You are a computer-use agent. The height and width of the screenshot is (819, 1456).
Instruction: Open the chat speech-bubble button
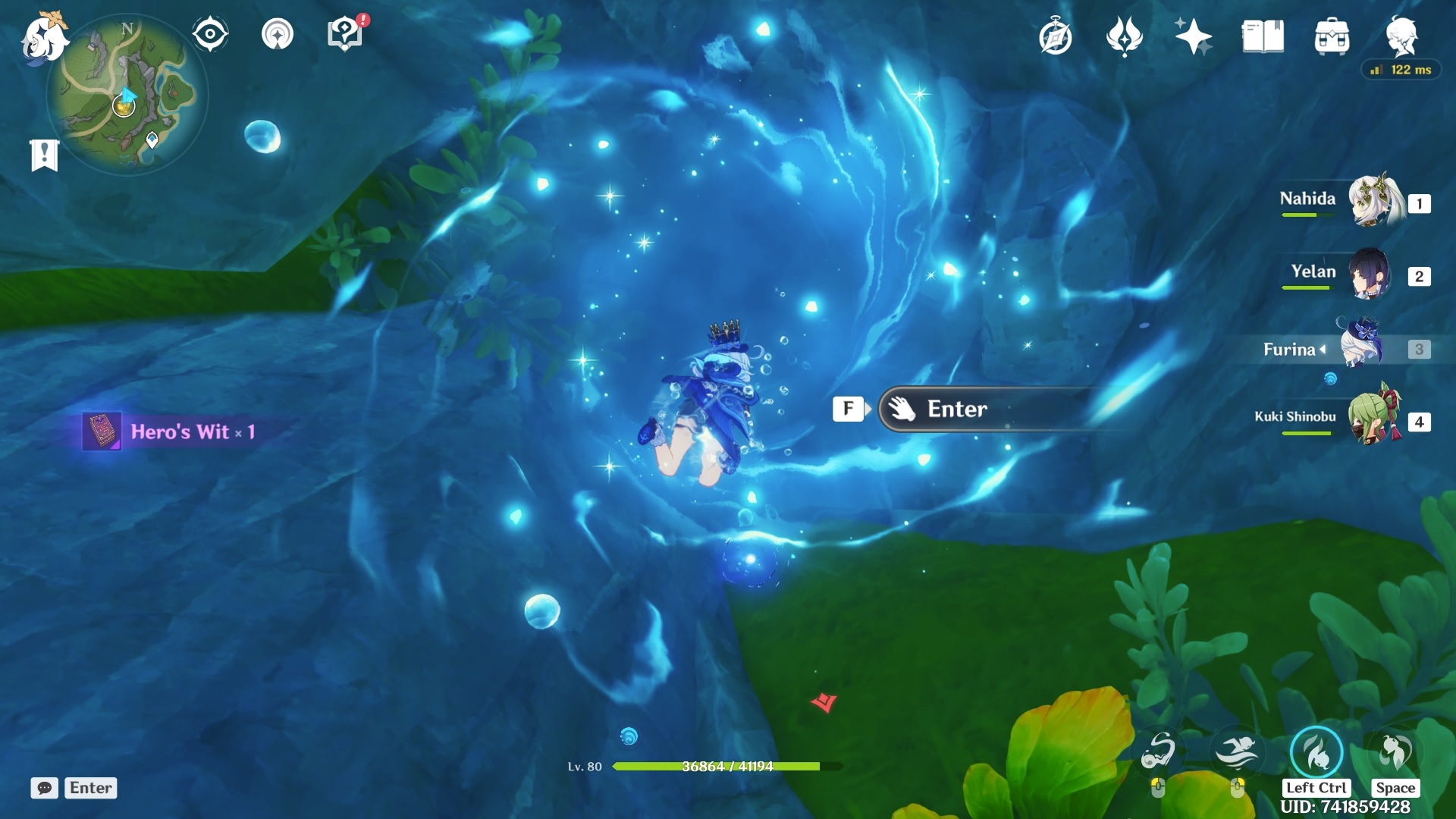44,788
